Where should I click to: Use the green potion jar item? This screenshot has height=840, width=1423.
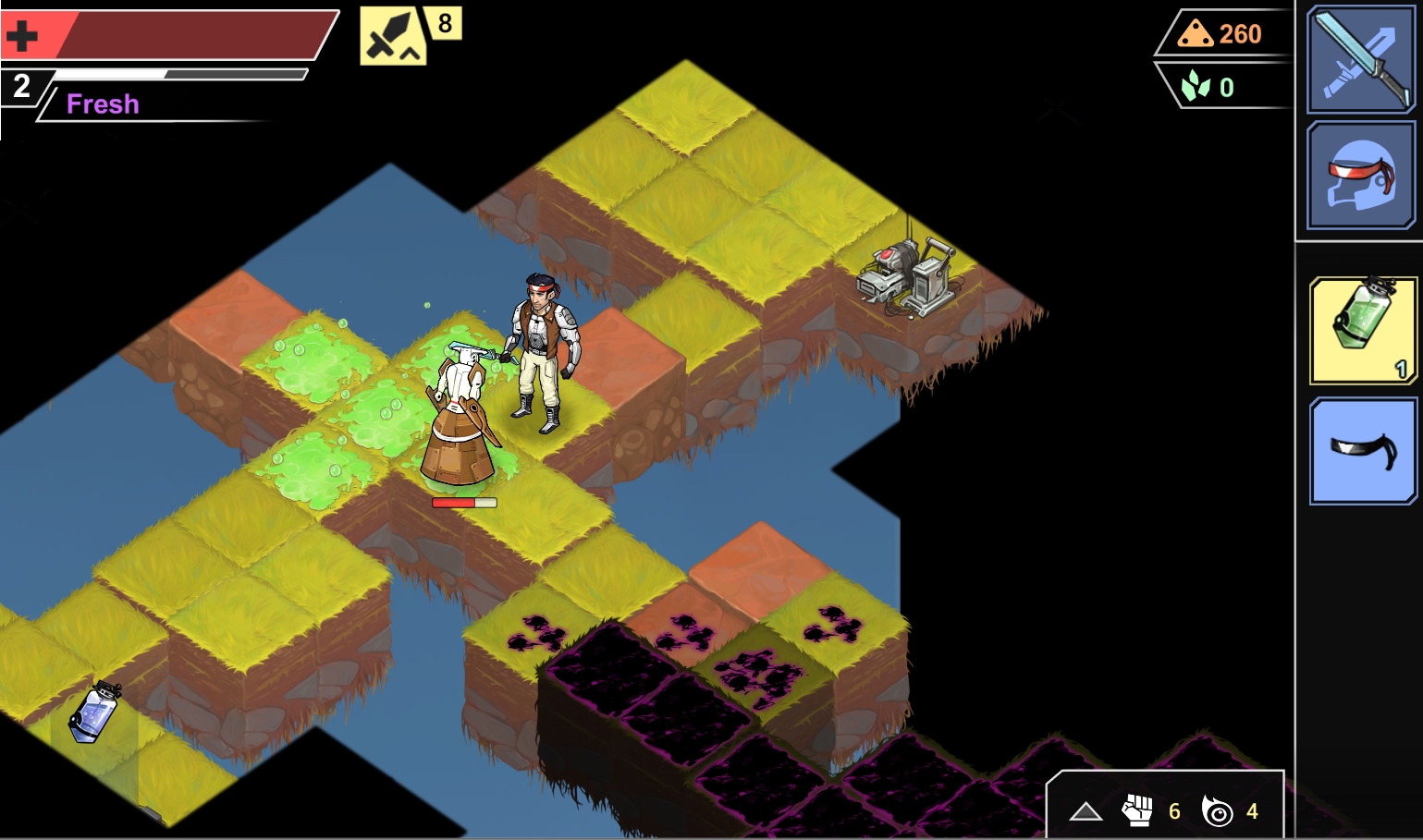point(1363,330)
